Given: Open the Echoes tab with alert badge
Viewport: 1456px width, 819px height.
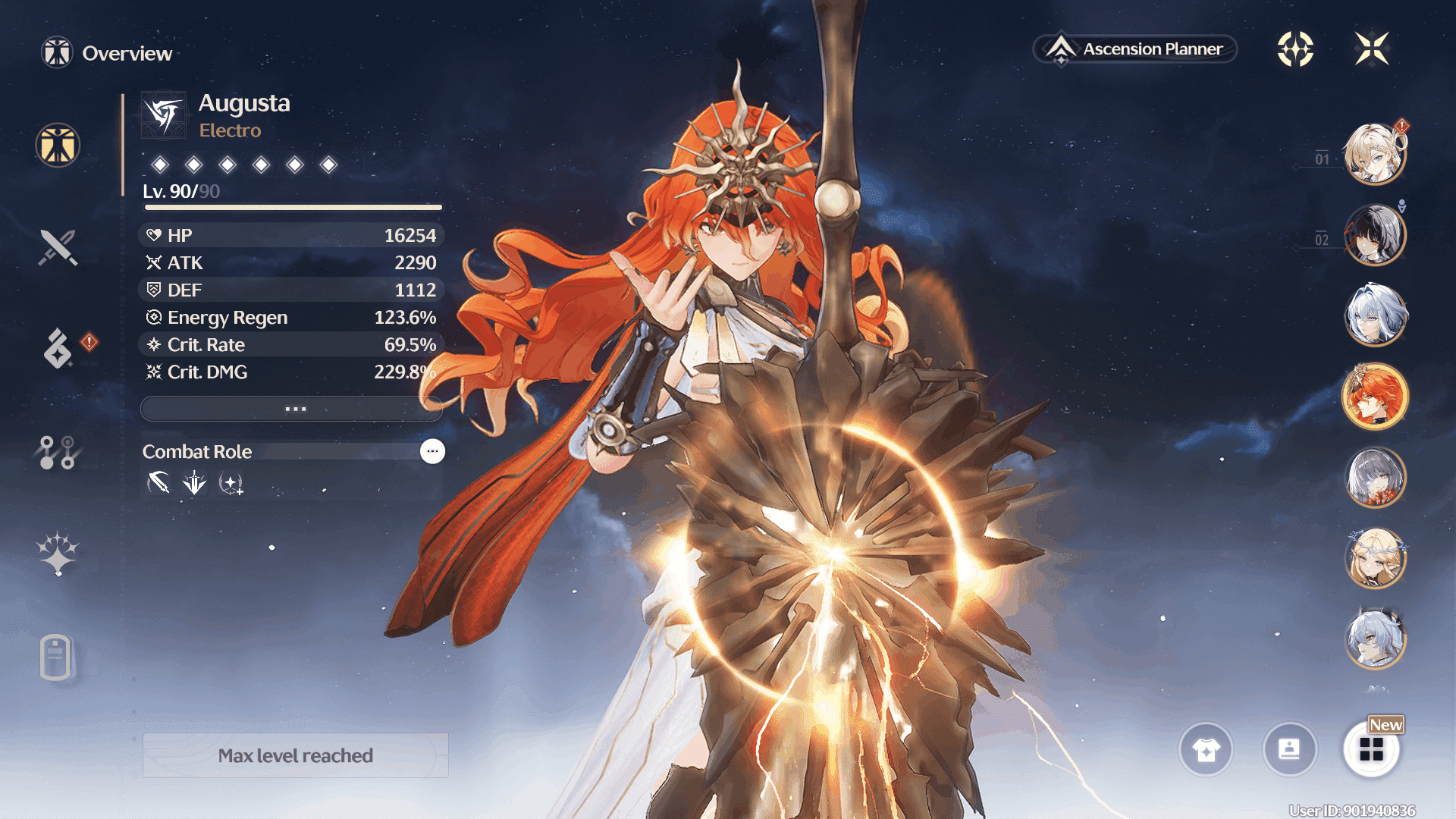Looking at the screenshot, I should 58,348.
